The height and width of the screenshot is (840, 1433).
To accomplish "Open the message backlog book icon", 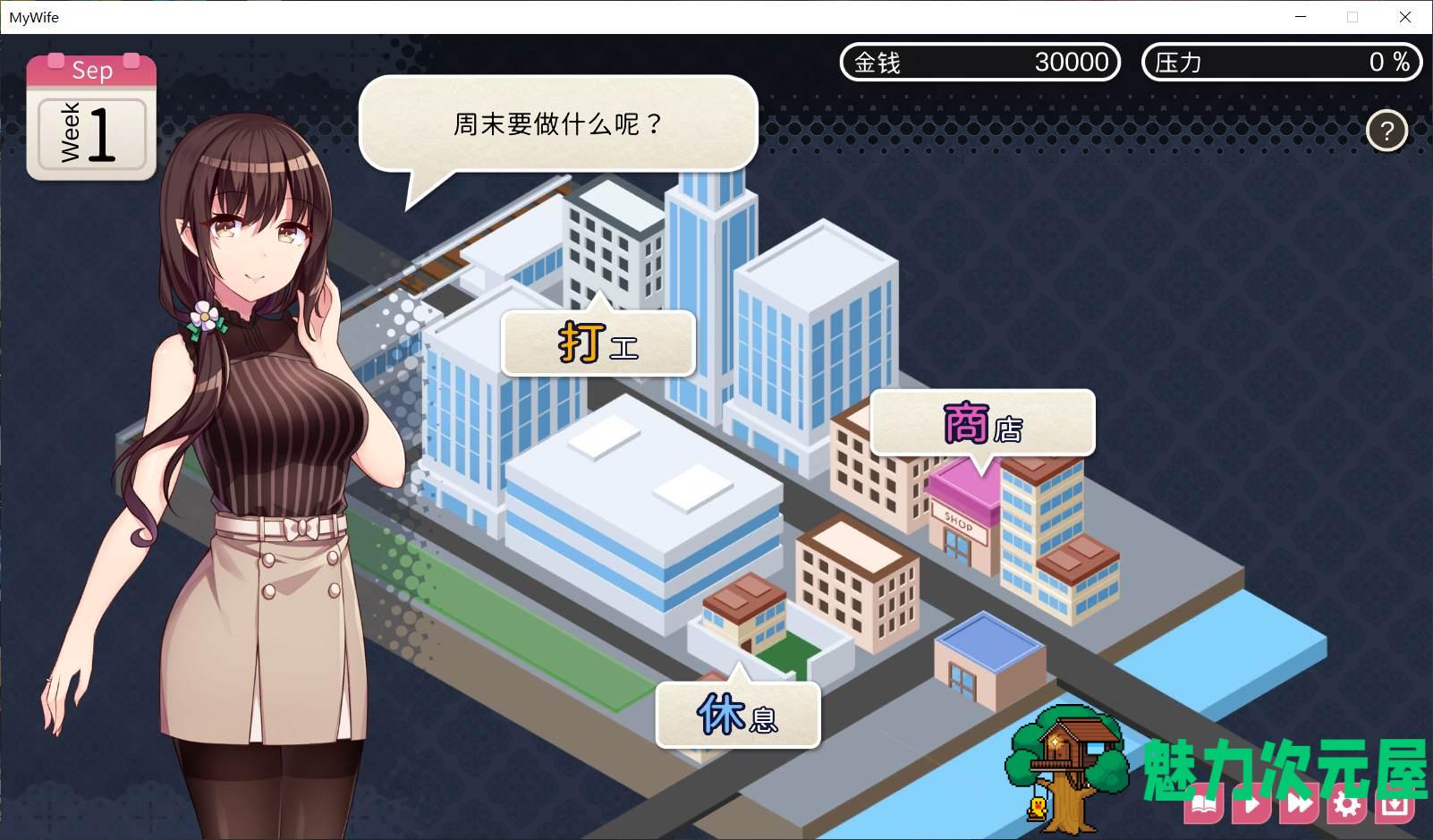I will [x=1203, y=803].
